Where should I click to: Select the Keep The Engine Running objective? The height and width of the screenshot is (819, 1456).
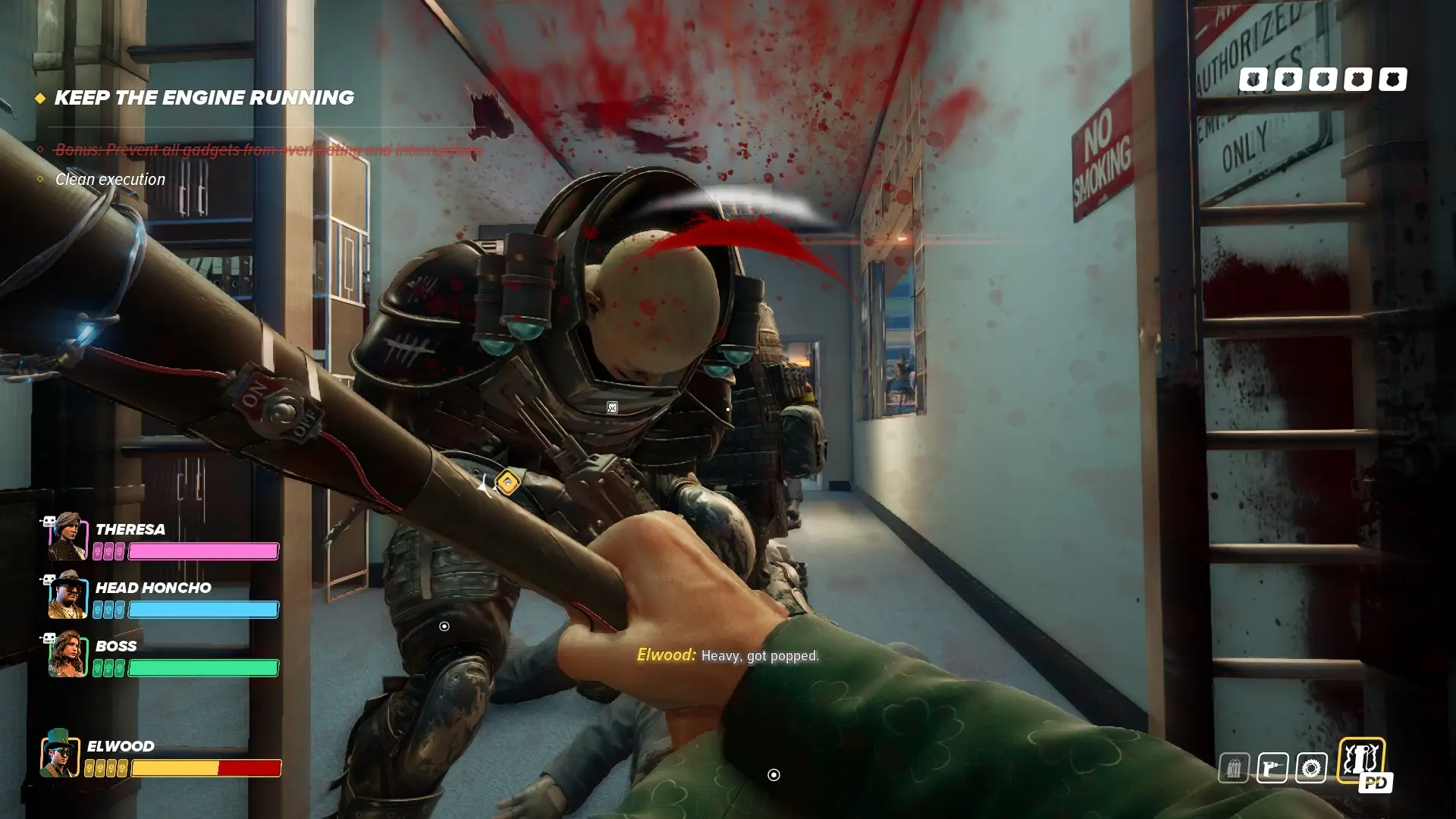tap(203, 98)
